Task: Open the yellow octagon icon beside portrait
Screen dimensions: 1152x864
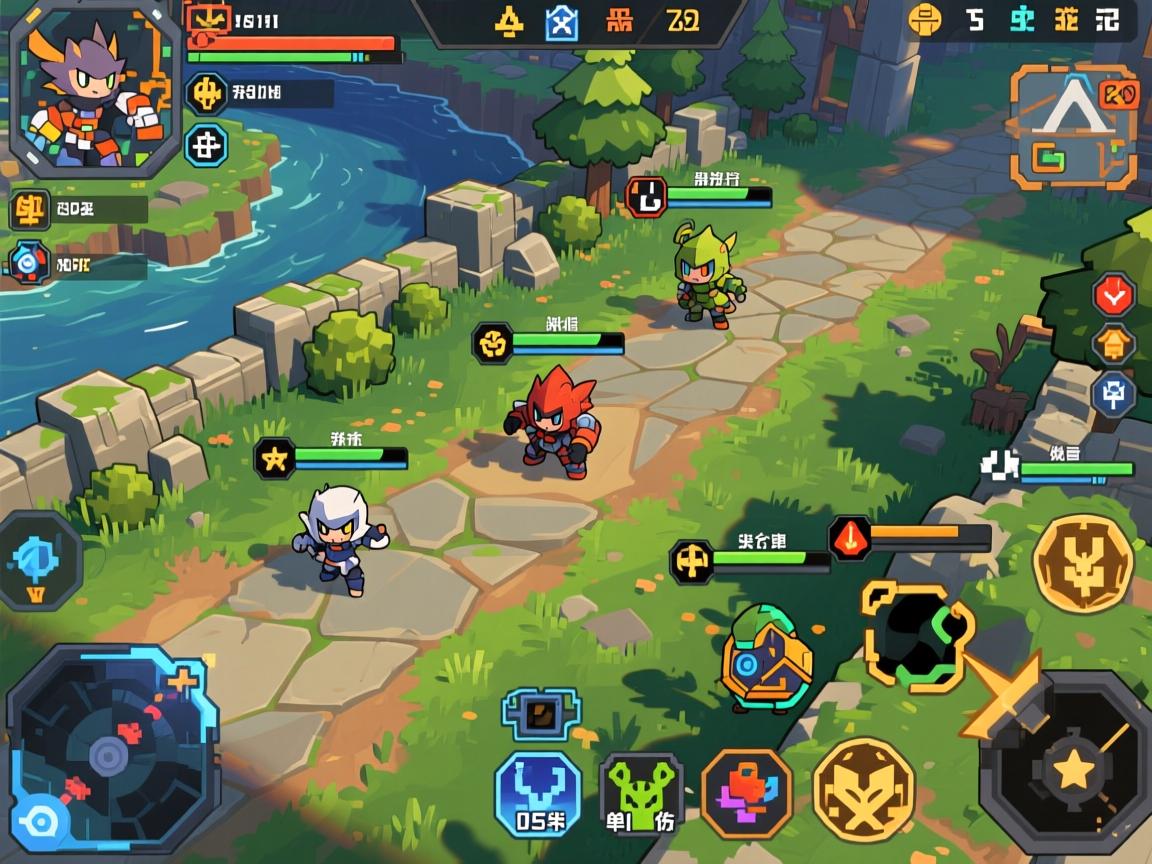Action: 207,94
